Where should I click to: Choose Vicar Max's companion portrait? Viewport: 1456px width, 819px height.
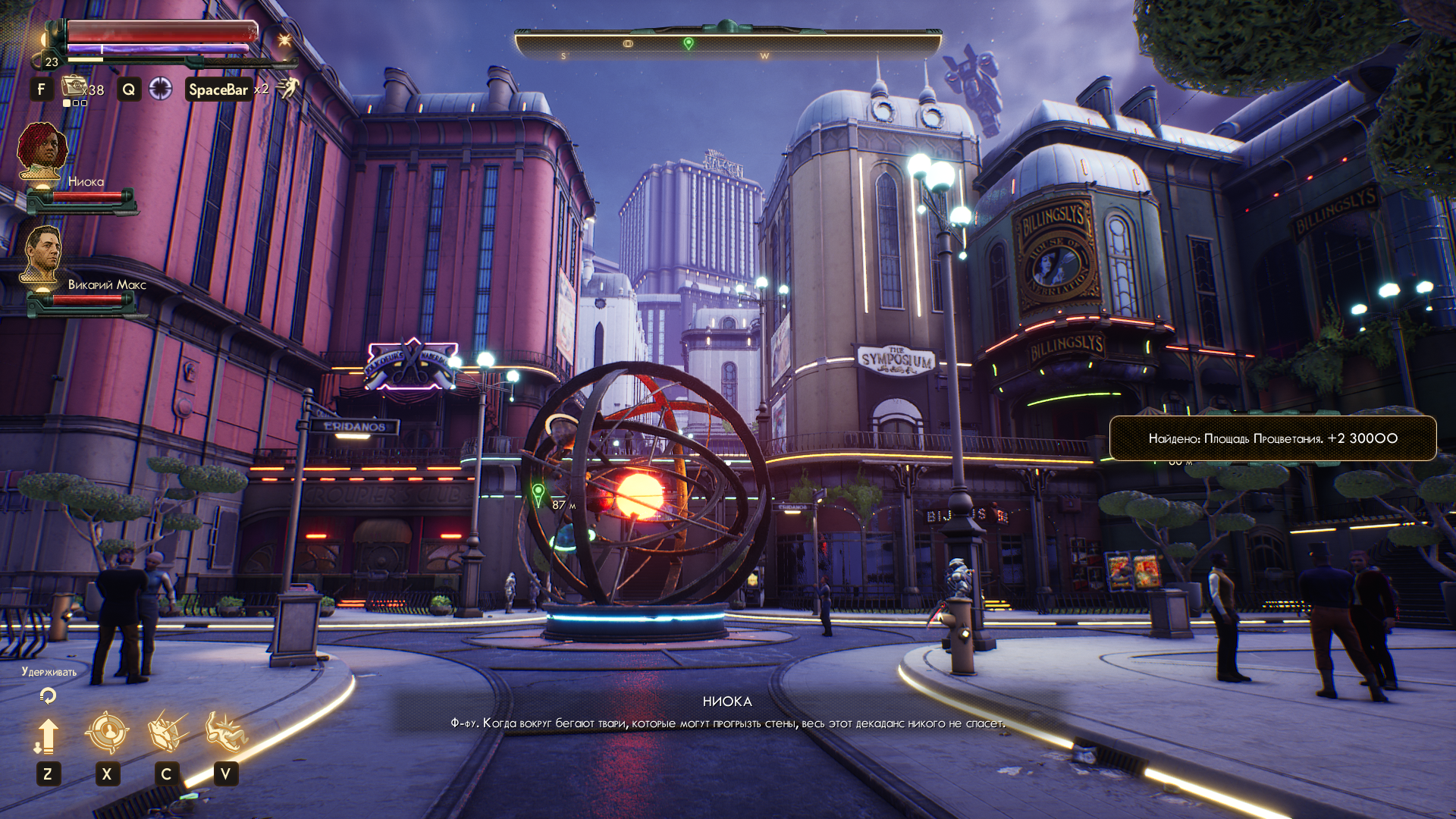pos(42,254)
